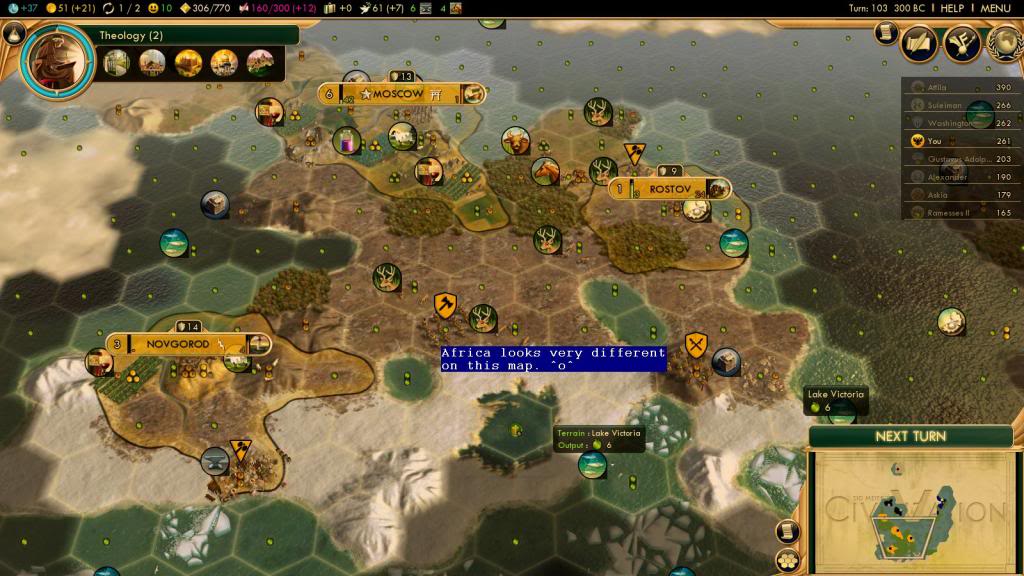Open the diplomacy globe button
The height and width of the screenshot is (576, 1024).
[1005, 41]
